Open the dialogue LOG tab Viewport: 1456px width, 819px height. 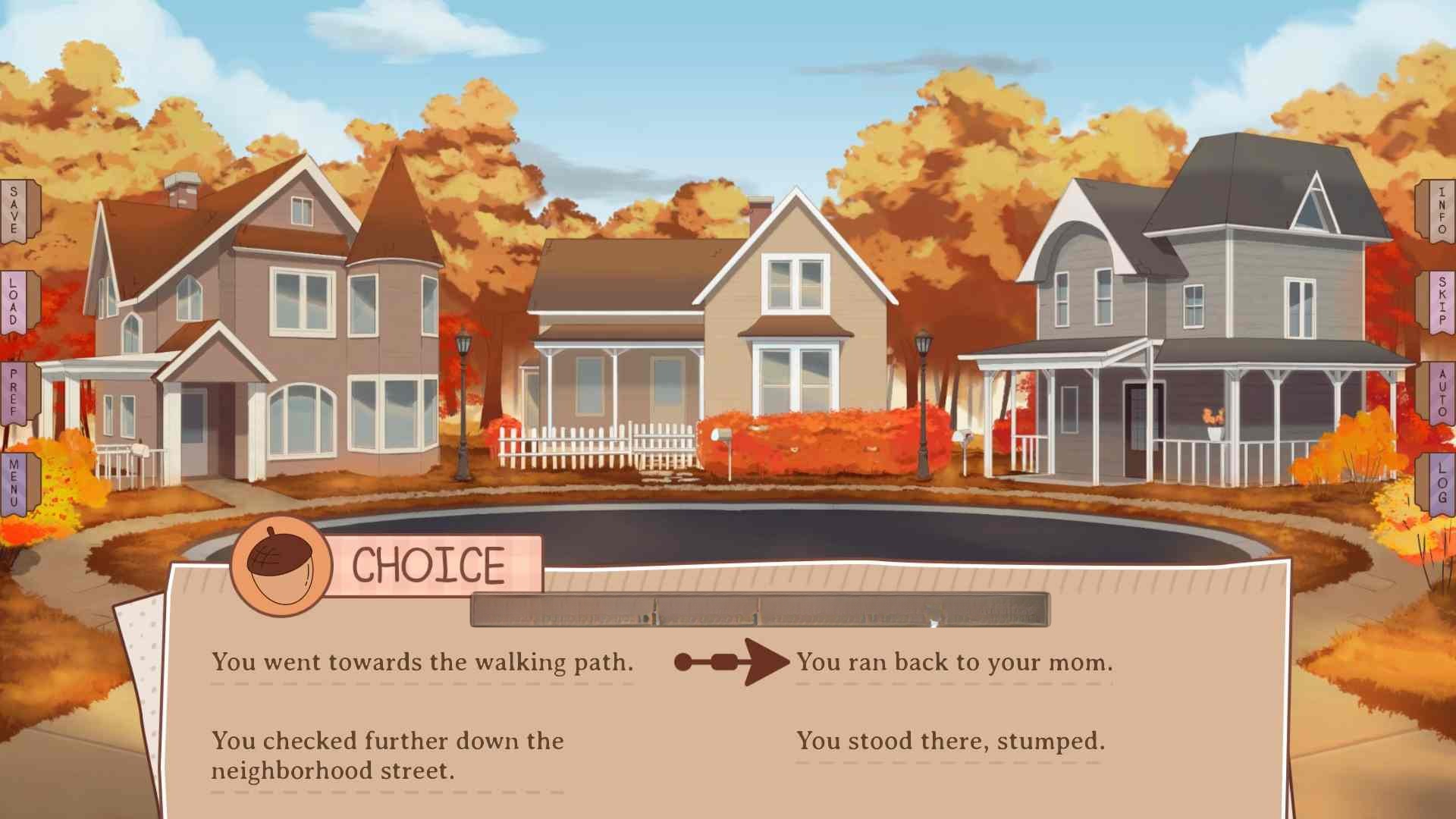pyautogui.click(x=1440, y=484)
